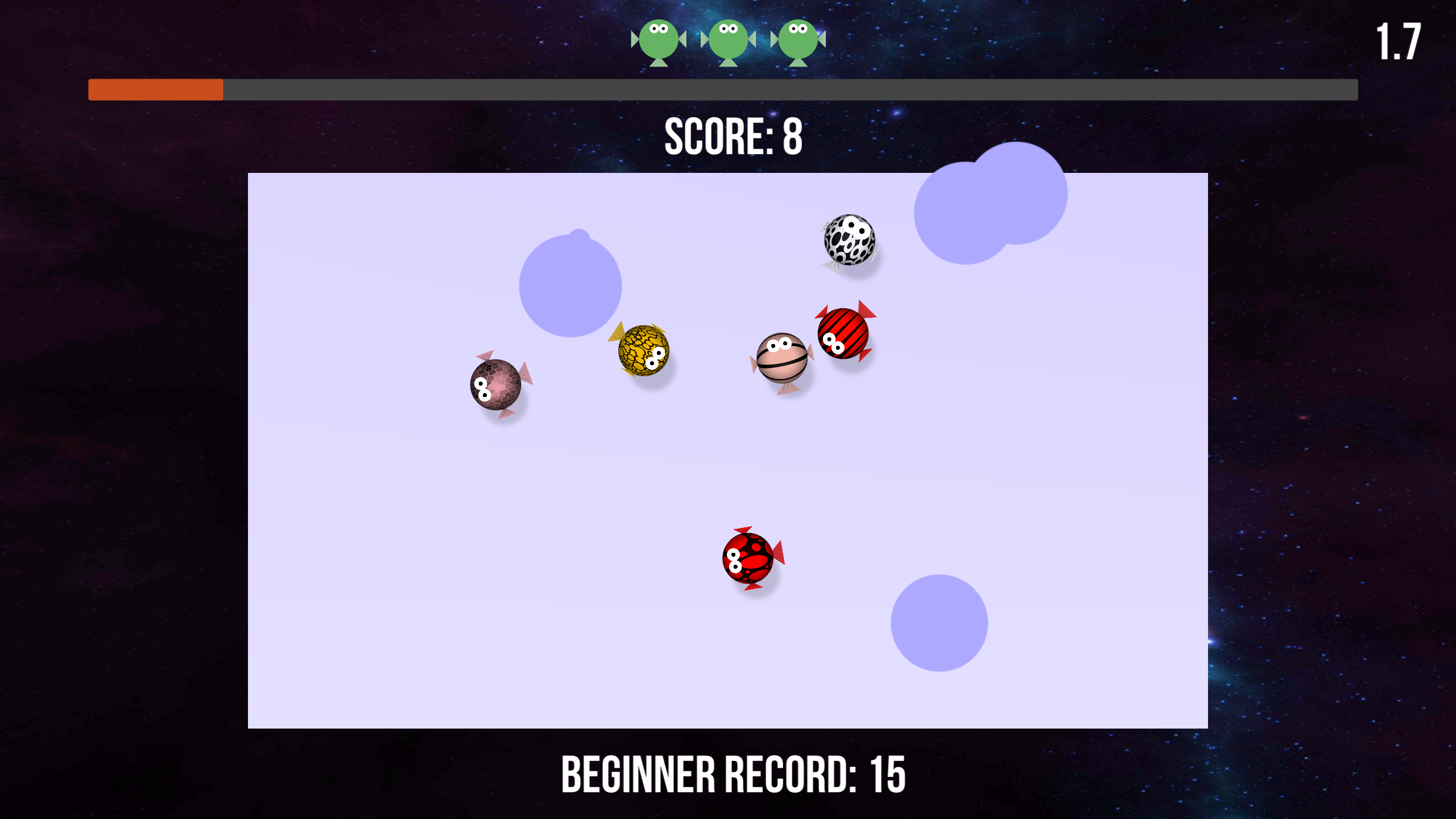Select the pale pink banded creature
This screenshot has width=1456, height=819.
(782, 358)
